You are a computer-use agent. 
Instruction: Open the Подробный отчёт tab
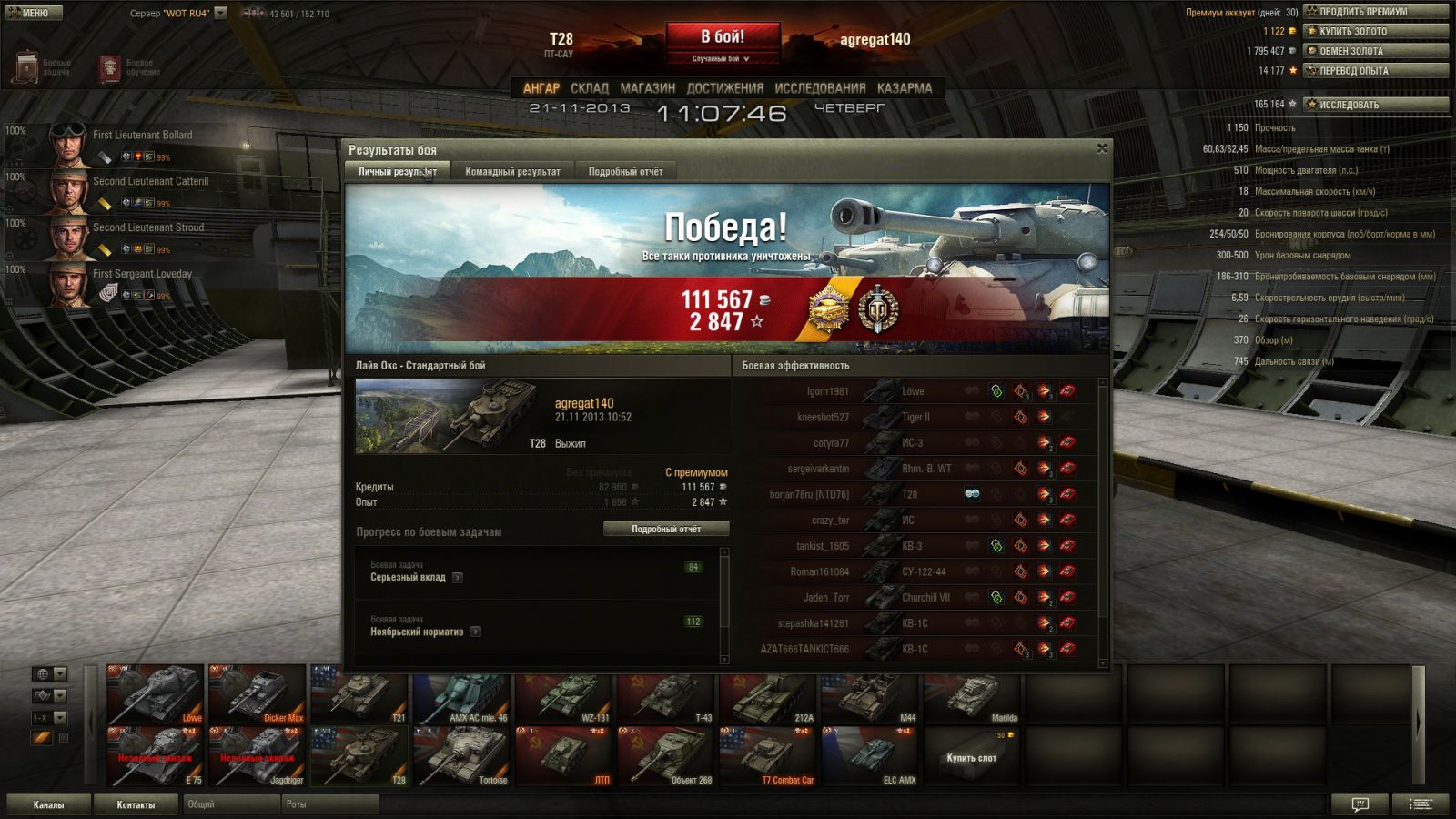pyautogui.click(x=625, y=171)
